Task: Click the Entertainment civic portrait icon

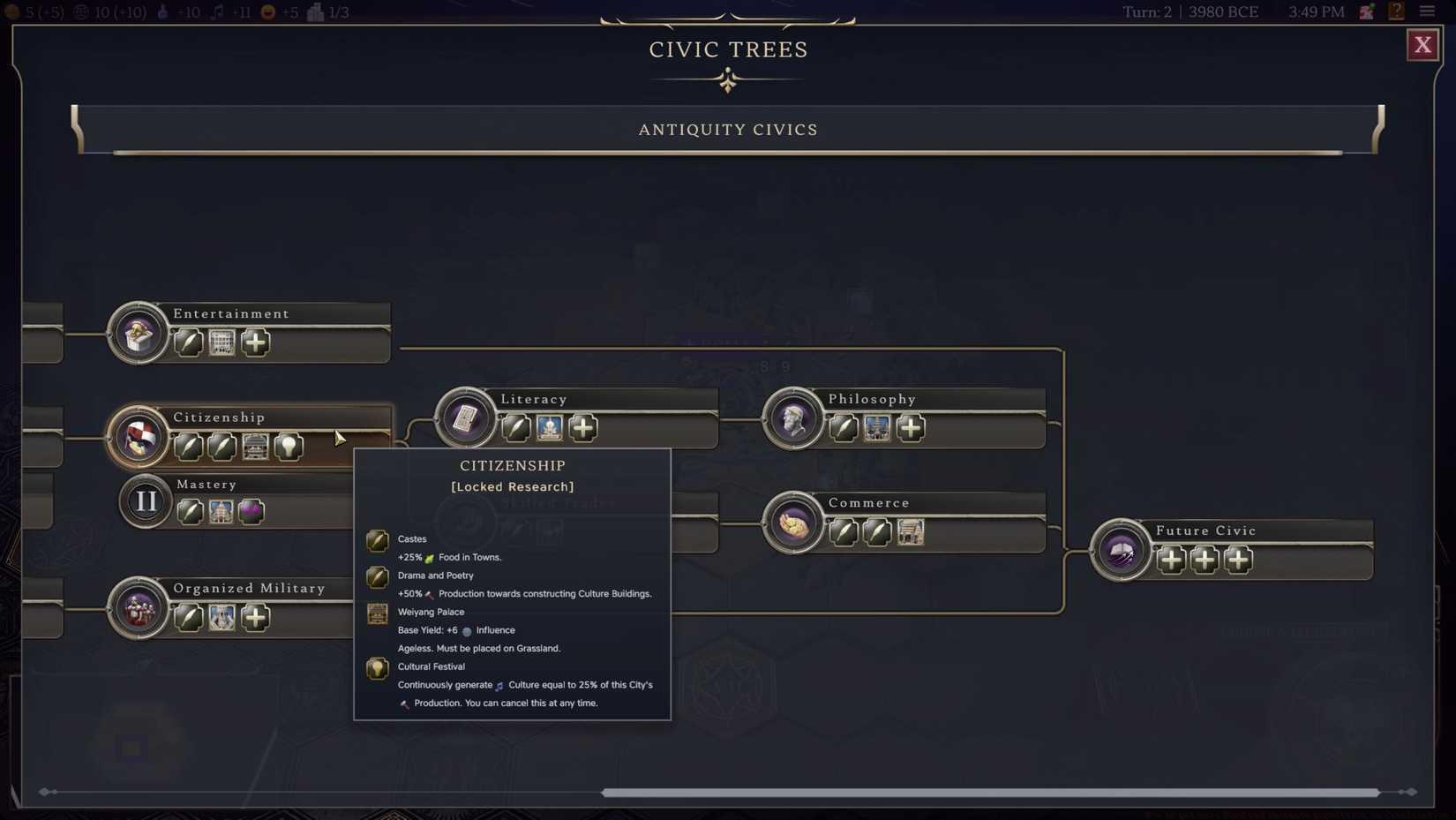Action: click(x=137, y=334)
